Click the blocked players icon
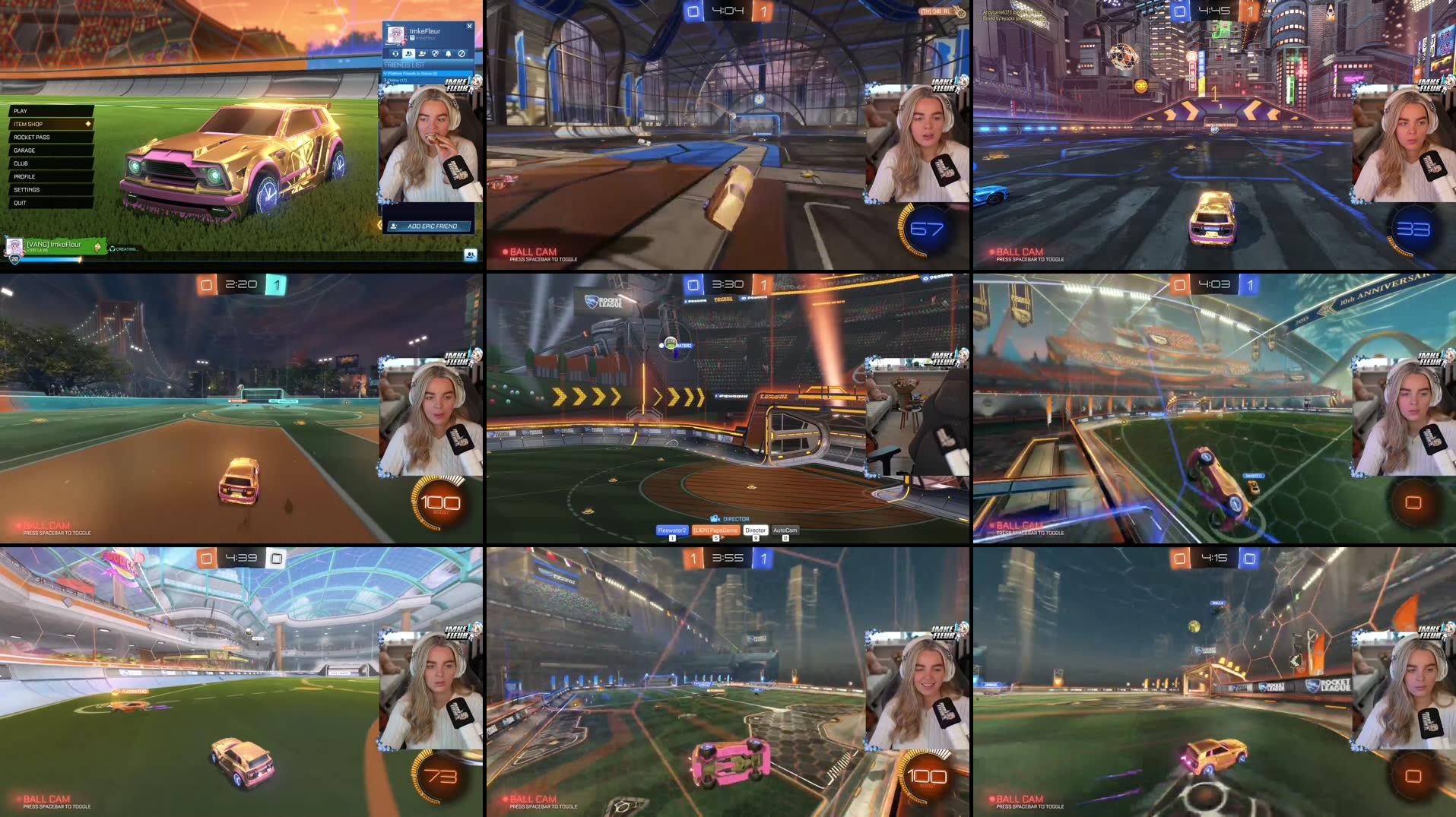1456x817 pixels. pos(462,54)
